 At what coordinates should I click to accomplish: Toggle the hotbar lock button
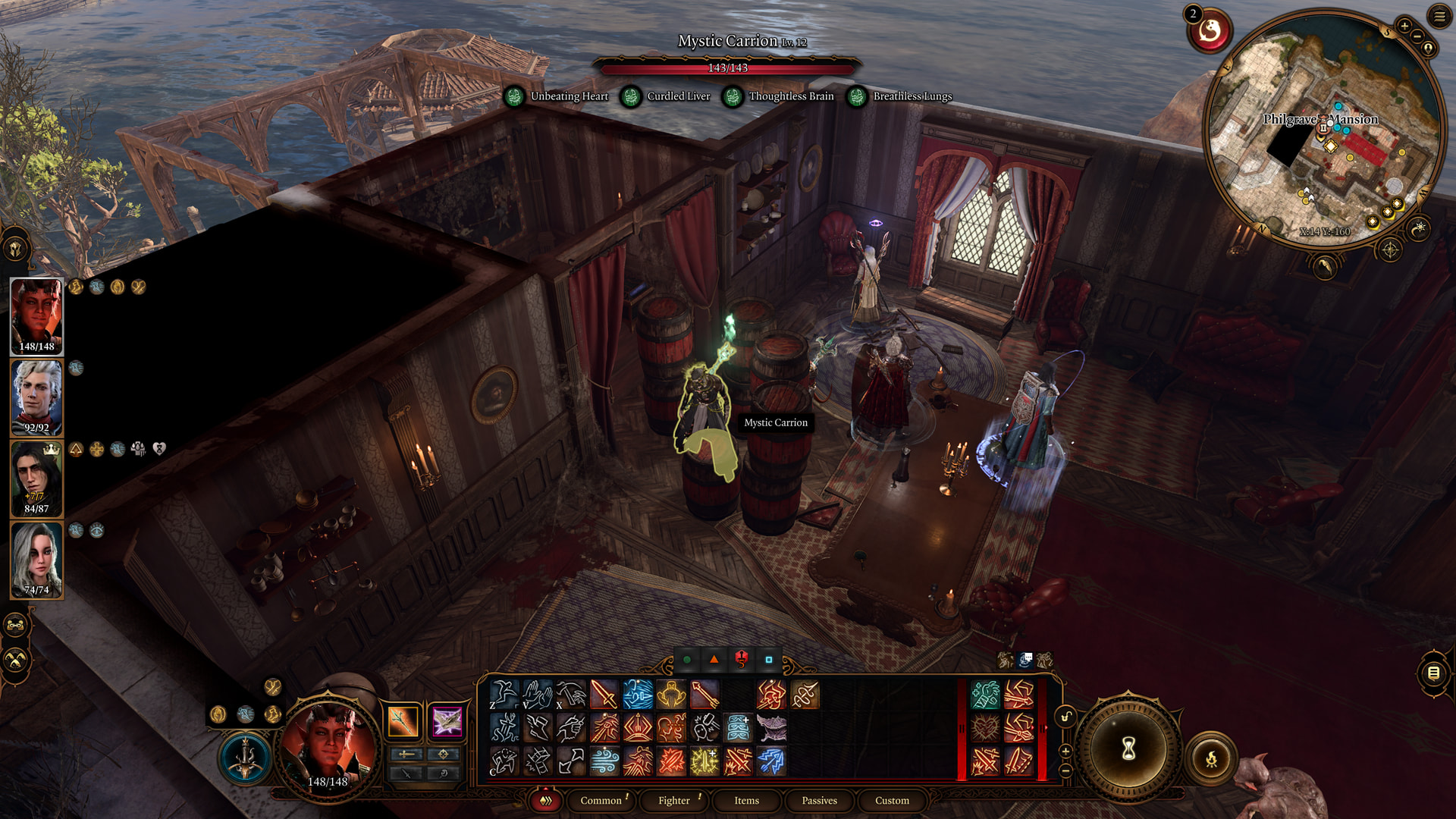[x=1065, y=717]
